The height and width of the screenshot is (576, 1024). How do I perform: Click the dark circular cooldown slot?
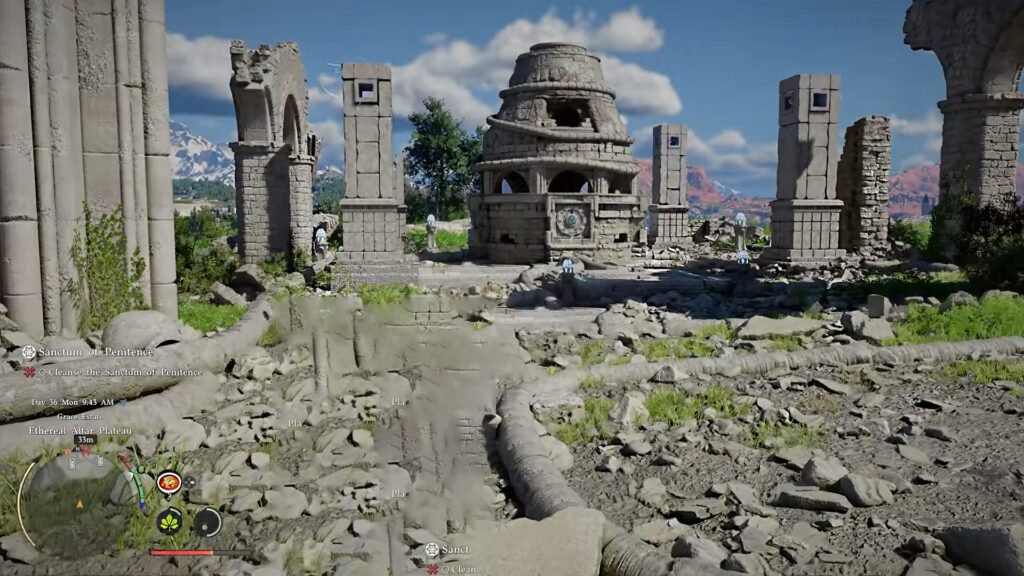(x=207, y=521)
